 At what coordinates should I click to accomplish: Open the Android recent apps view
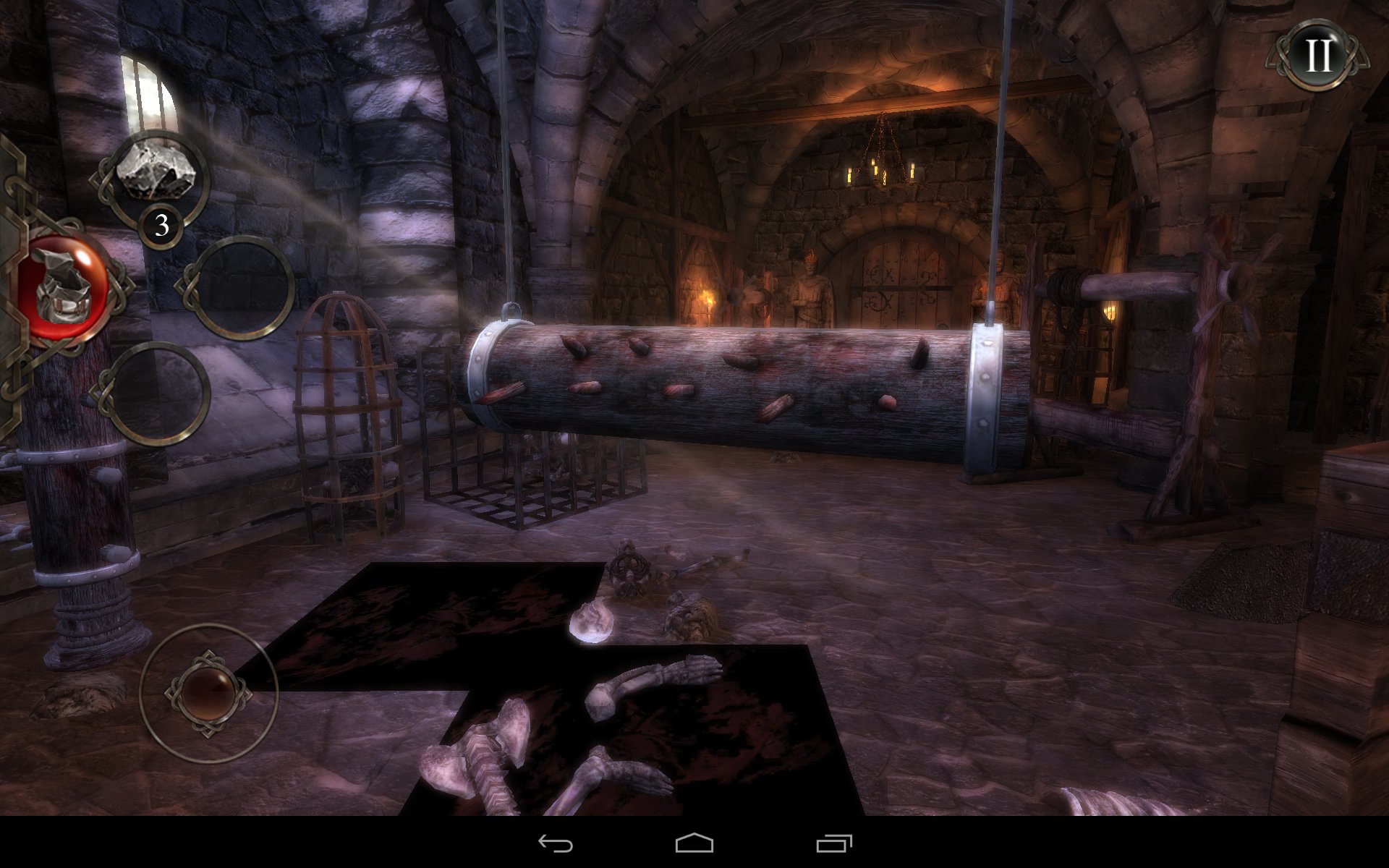point(833,843)
